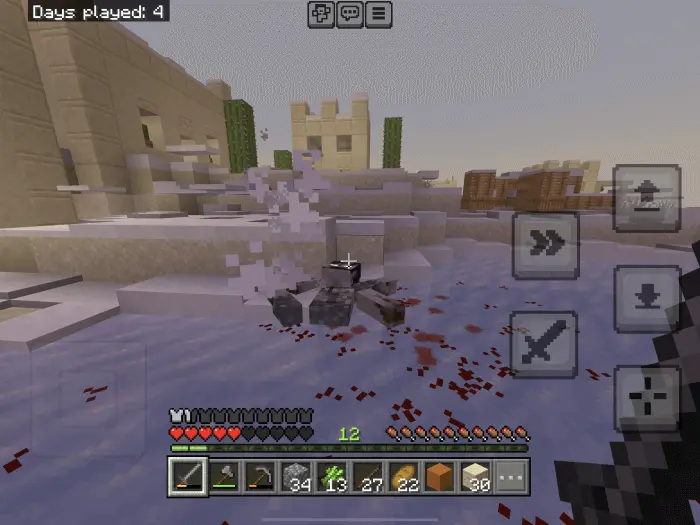Tap the sneak down-arrow button

pos(646,298)
